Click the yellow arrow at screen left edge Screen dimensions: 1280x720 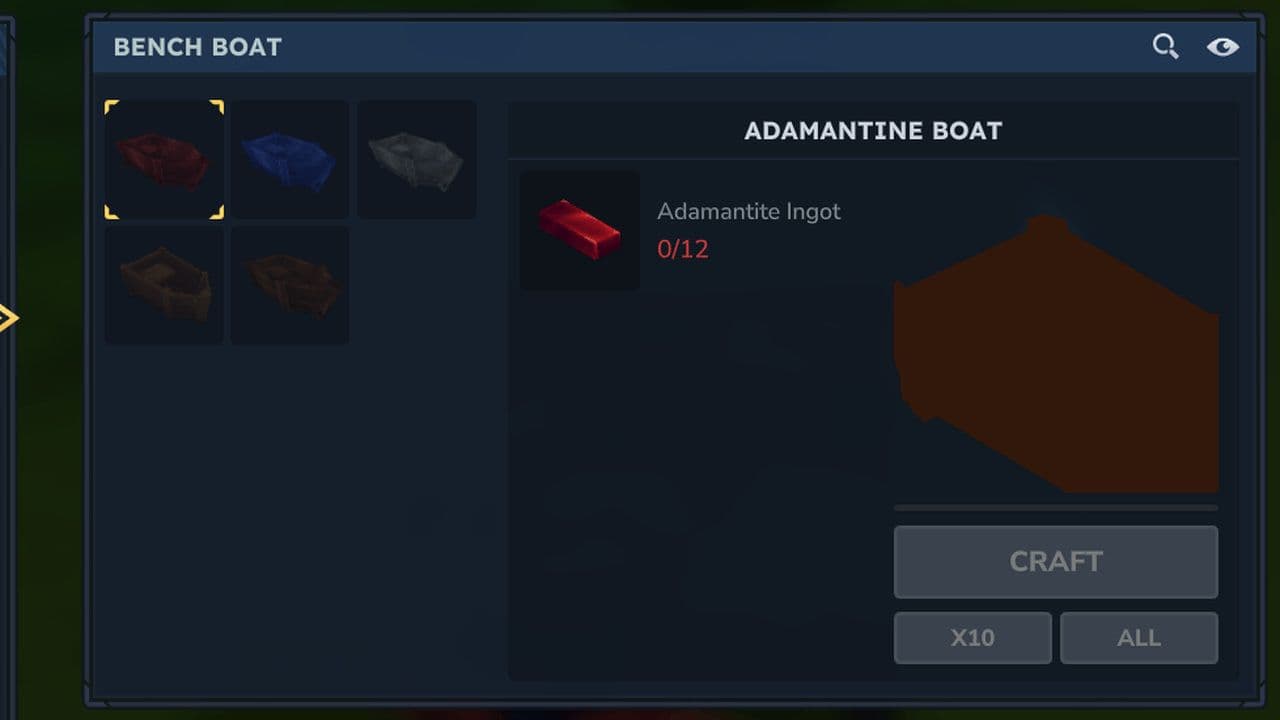pos(6,318)
